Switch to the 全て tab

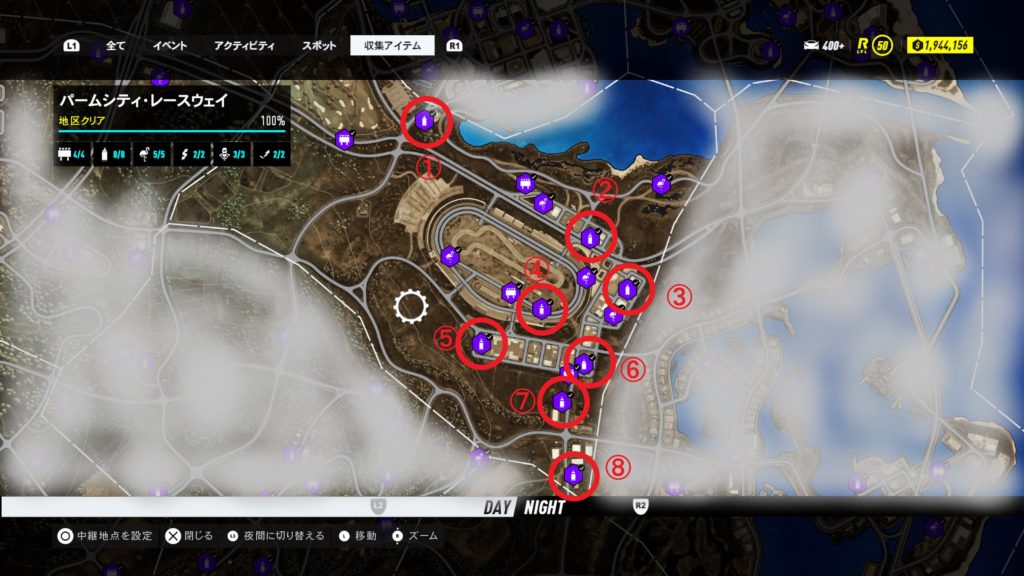point(115,46)
